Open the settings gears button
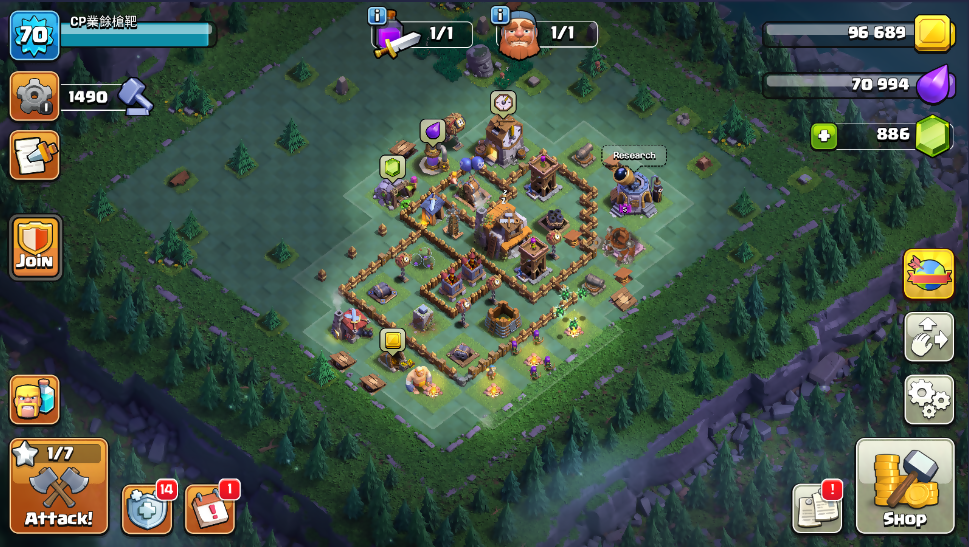The image size is (969, 547). (x=928, y=399)
